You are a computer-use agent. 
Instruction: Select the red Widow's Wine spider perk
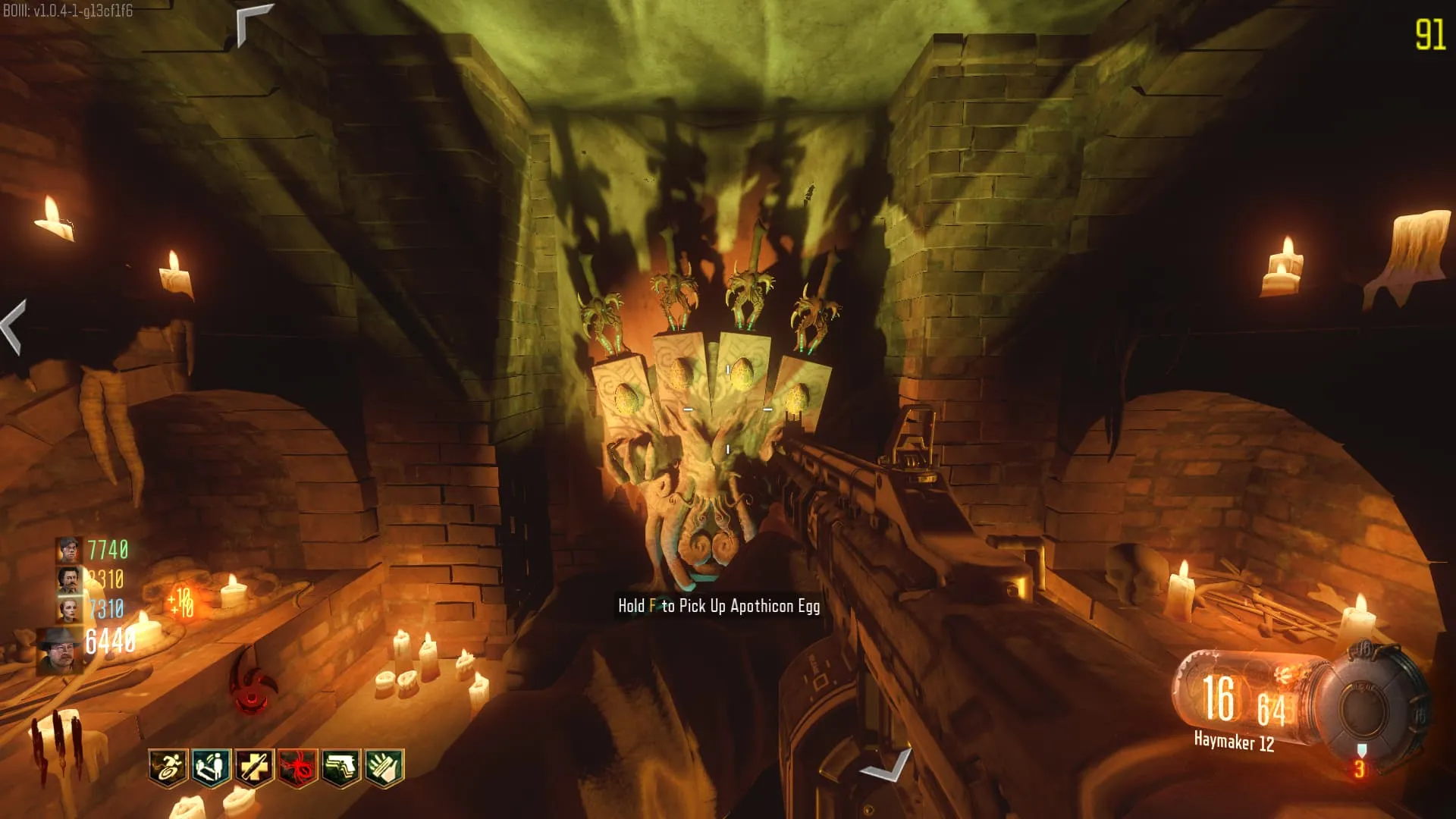point(297,767)
